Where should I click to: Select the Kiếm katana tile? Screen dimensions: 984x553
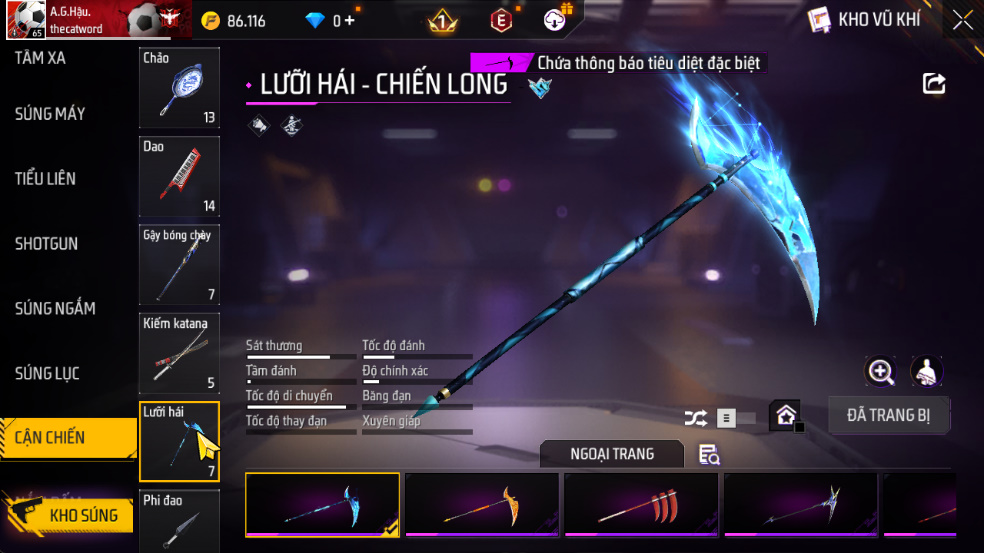click(x=179, y=352)
